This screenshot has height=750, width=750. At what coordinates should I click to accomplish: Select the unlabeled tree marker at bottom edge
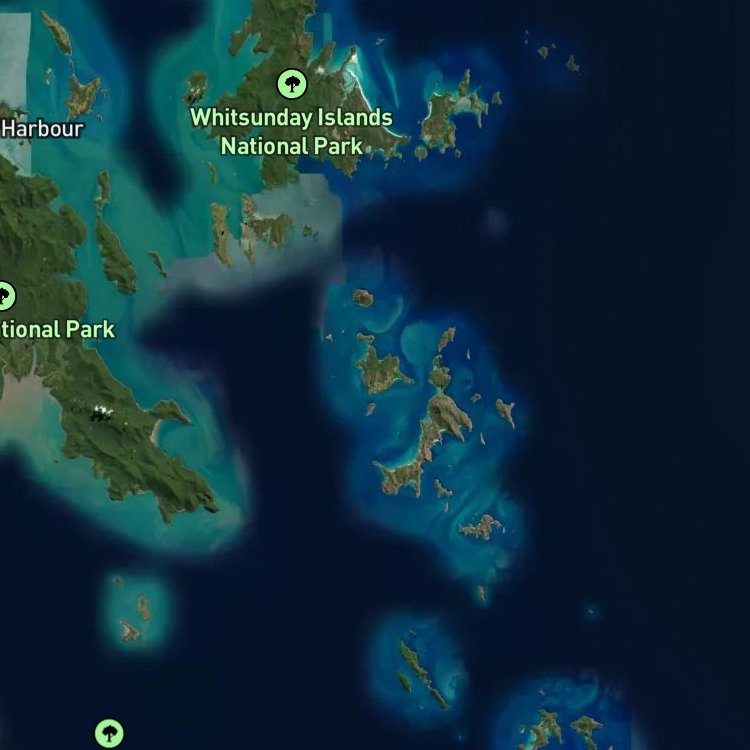coord(110,734)
